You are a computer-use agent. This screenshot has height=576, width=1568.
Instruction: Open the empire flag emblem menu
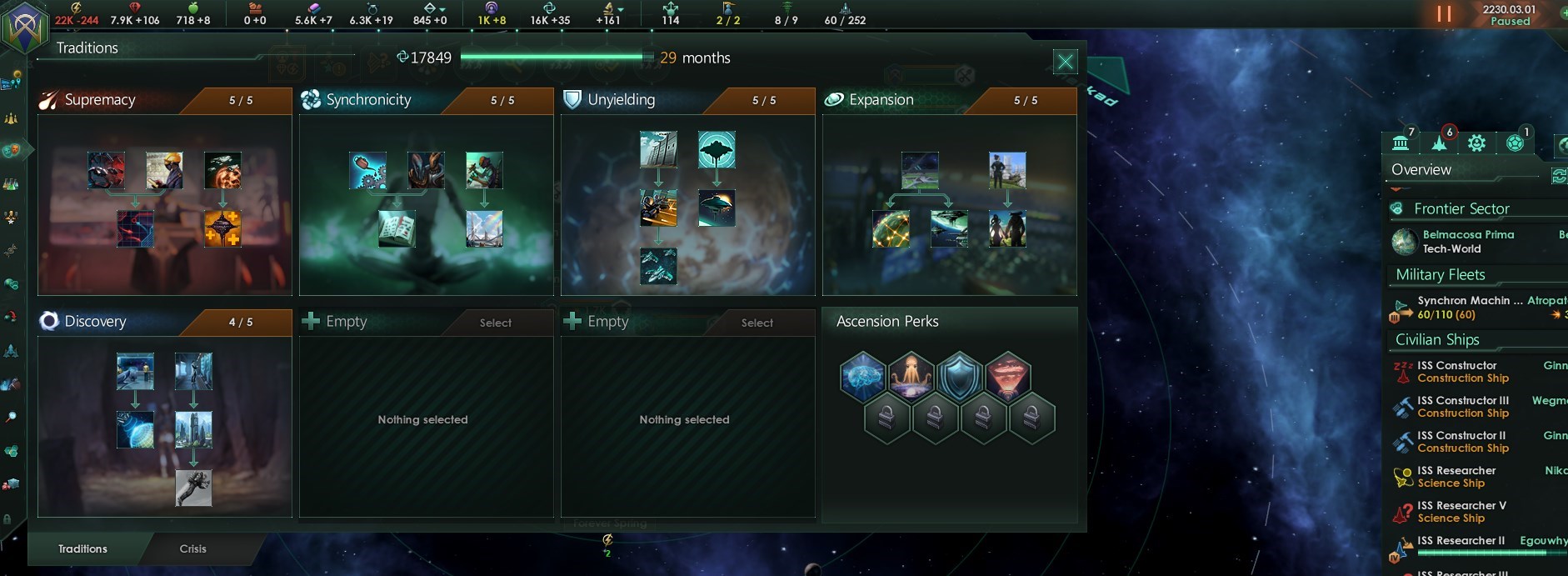[22, 25]
